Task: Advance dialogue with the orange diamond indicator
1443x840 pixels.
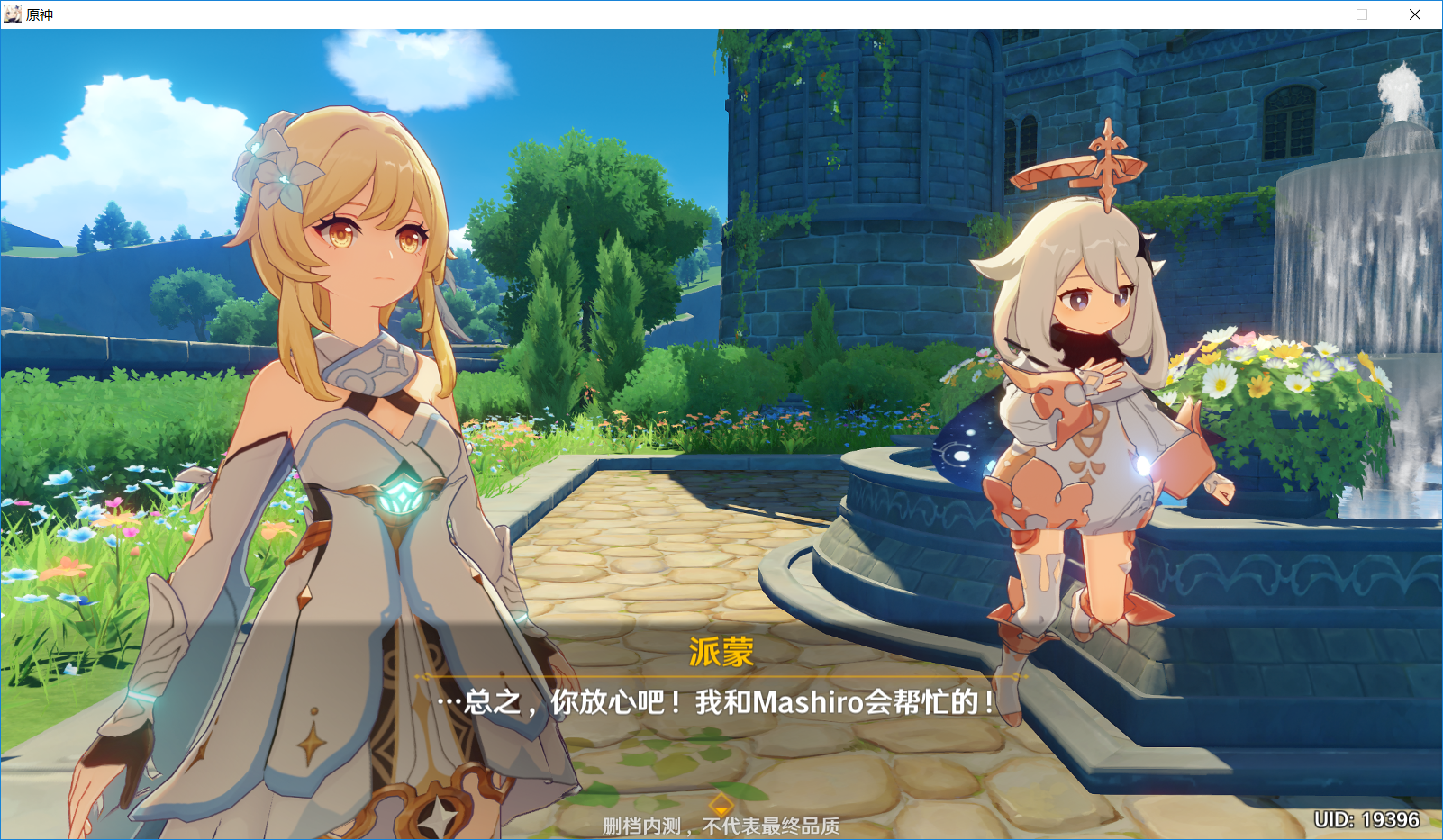Action: click(721, 804)
